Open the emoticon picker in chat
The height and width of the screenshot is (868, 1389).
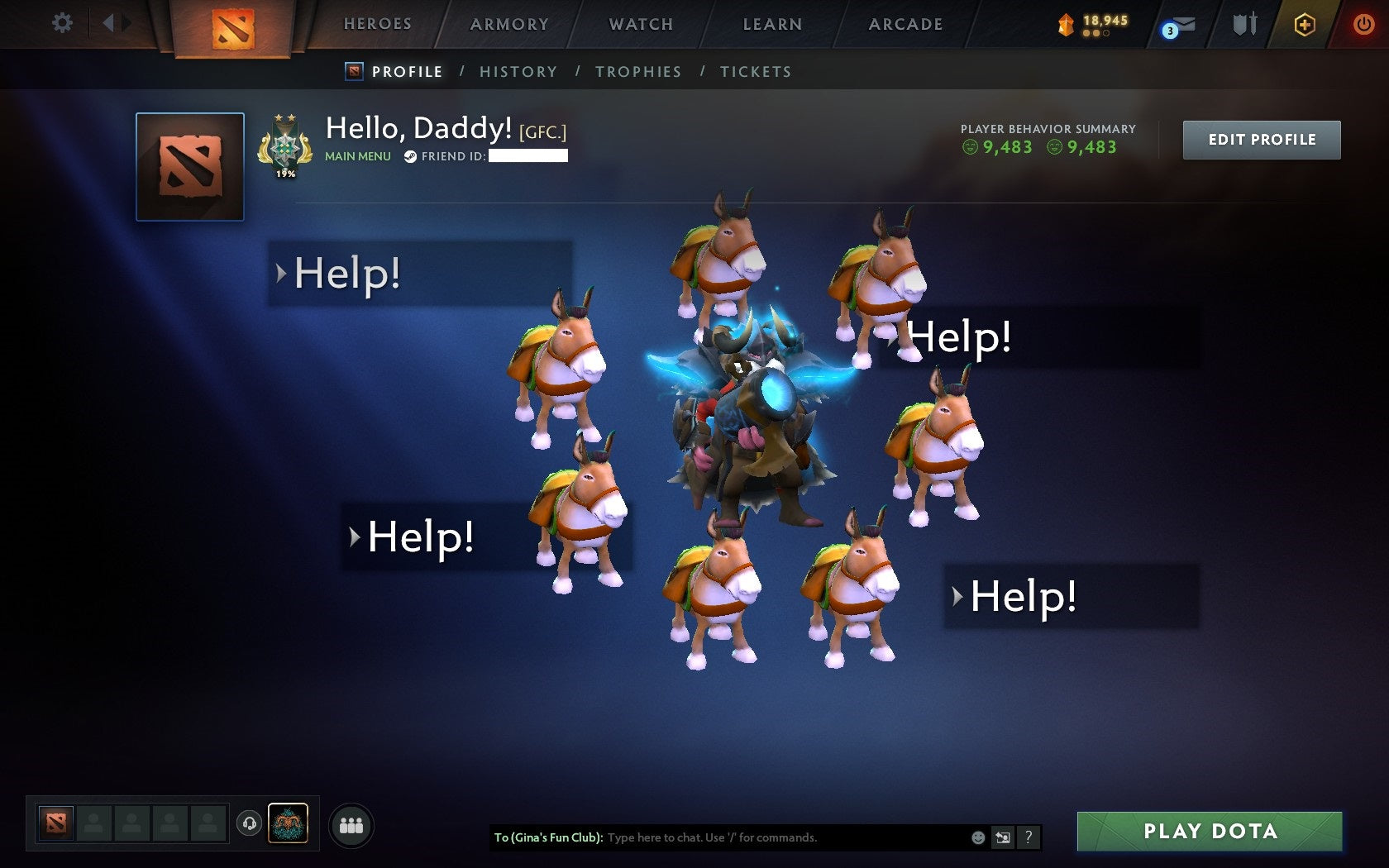(980, 837)
